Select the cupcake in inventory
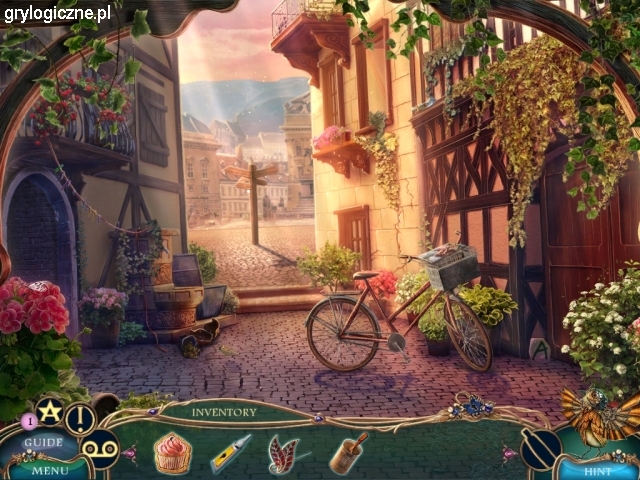This screenshot has height=480, width=640. pyautogui.click(x=172, y=452)
